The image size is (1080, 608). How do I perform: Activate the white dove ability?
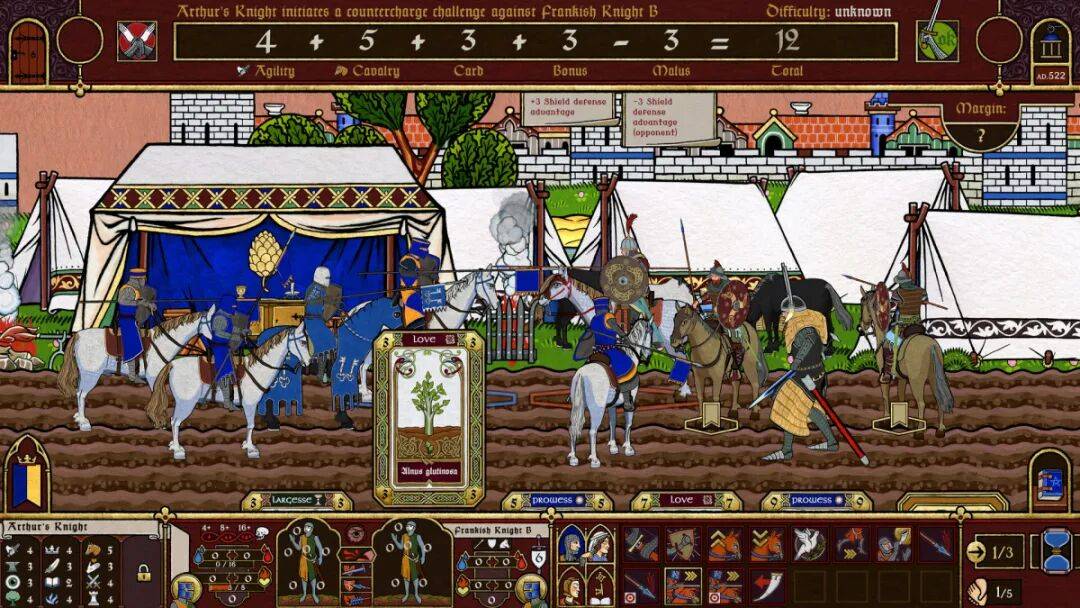(x=809, y=544)
